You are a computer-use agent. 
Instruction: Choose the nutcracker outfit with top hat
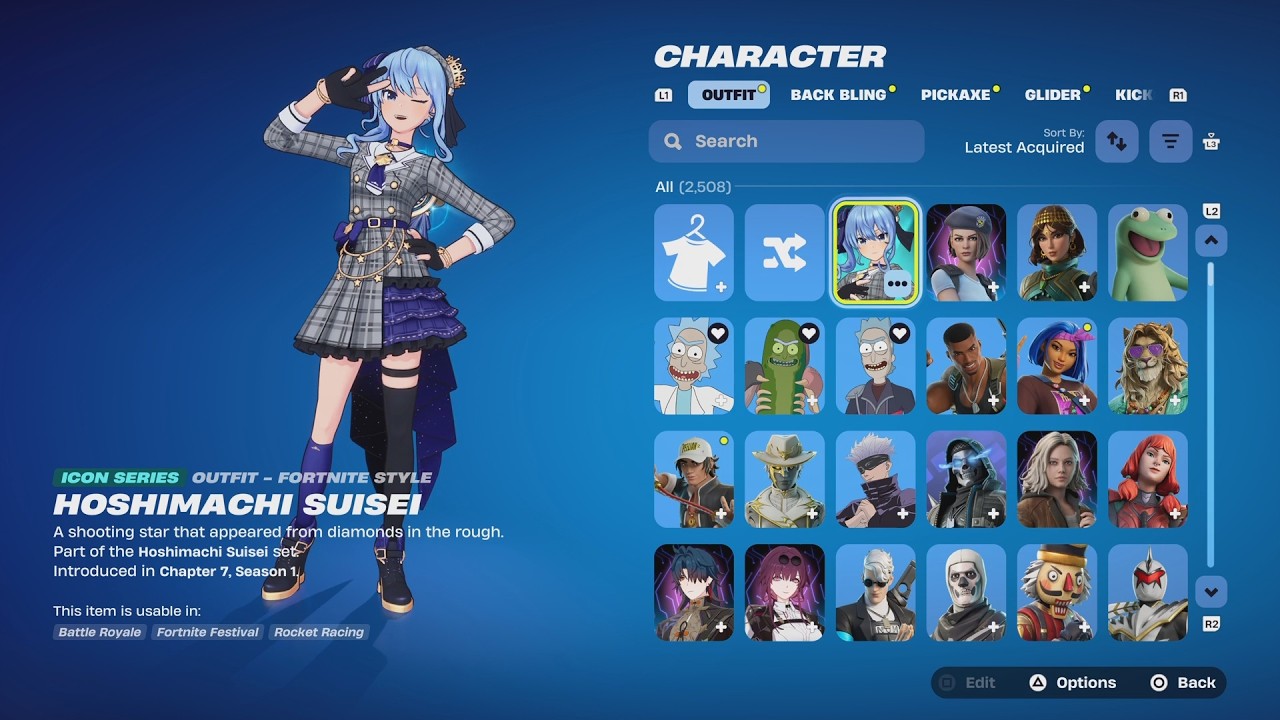pos(1057,592)
